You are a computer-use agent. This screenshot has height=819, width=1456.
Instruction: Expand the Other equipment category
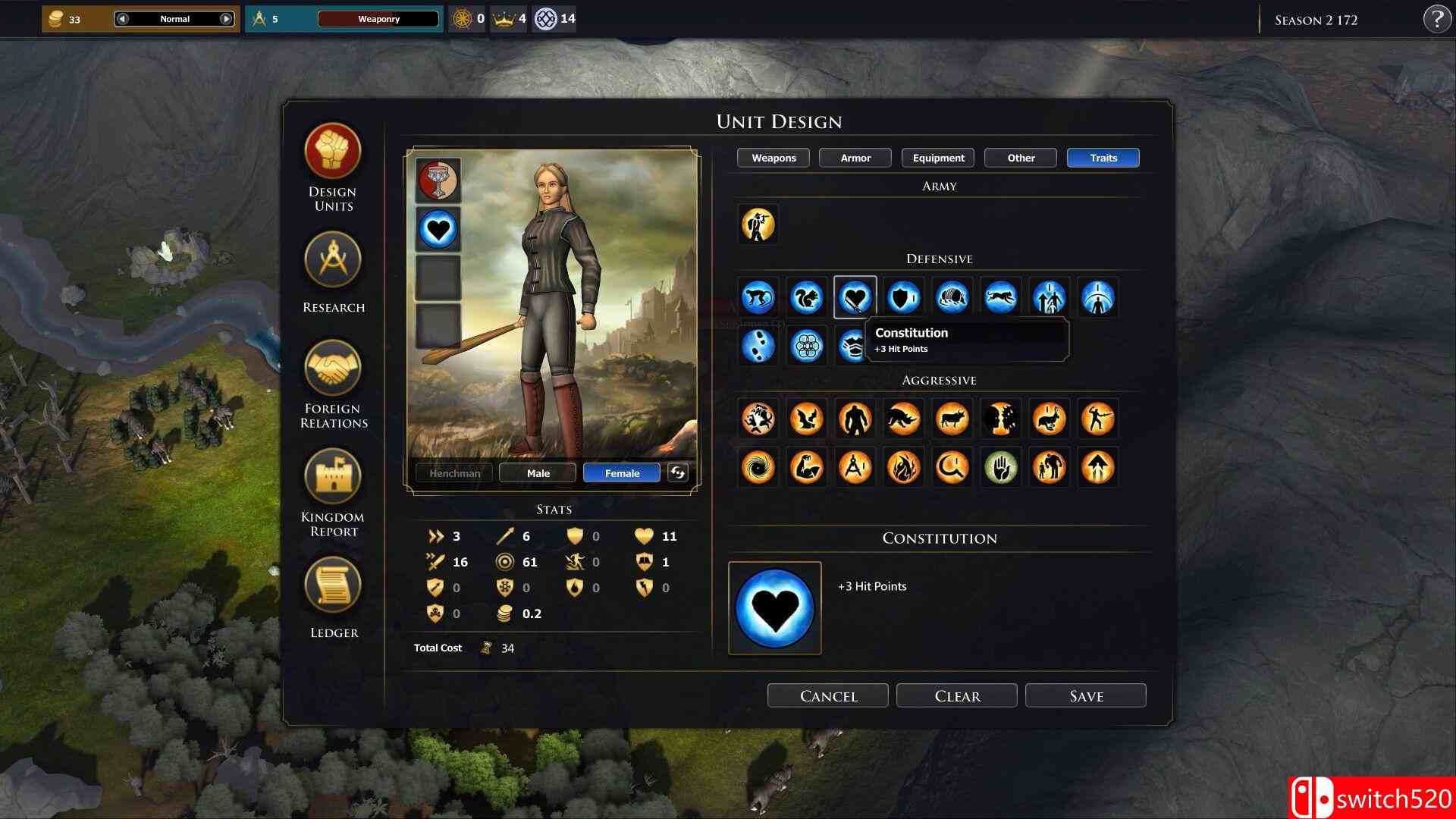tap(1019, 158)
